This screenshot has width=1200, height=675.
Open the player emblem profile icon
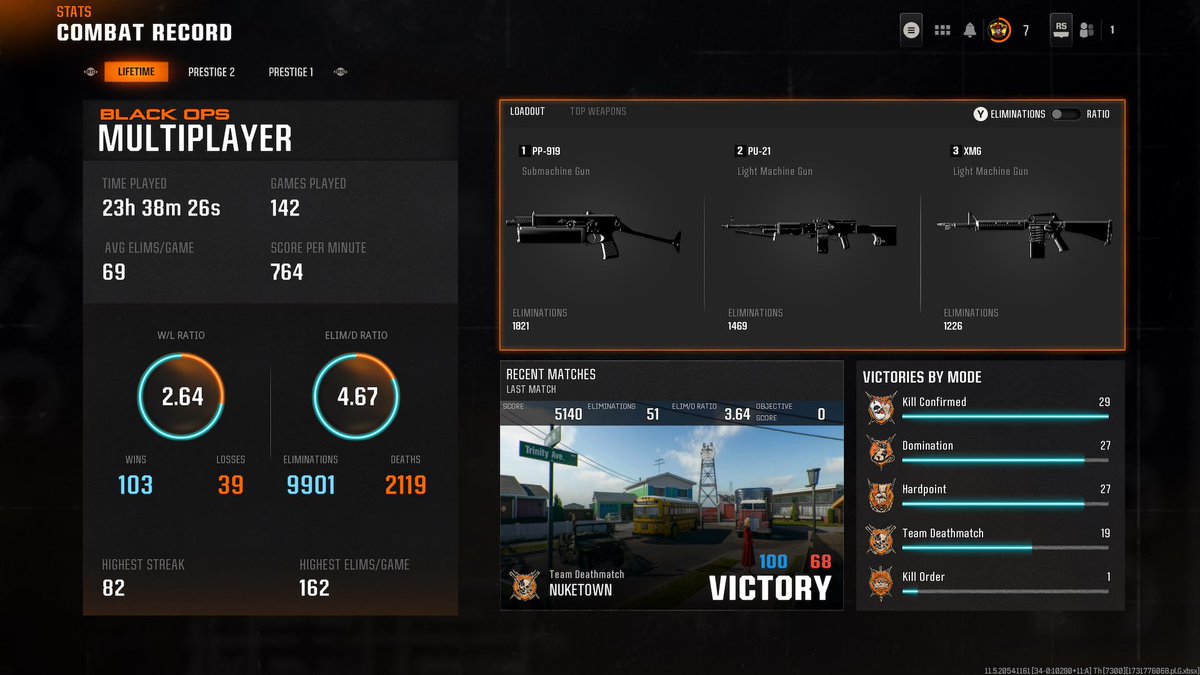click(x=998, y=30)
